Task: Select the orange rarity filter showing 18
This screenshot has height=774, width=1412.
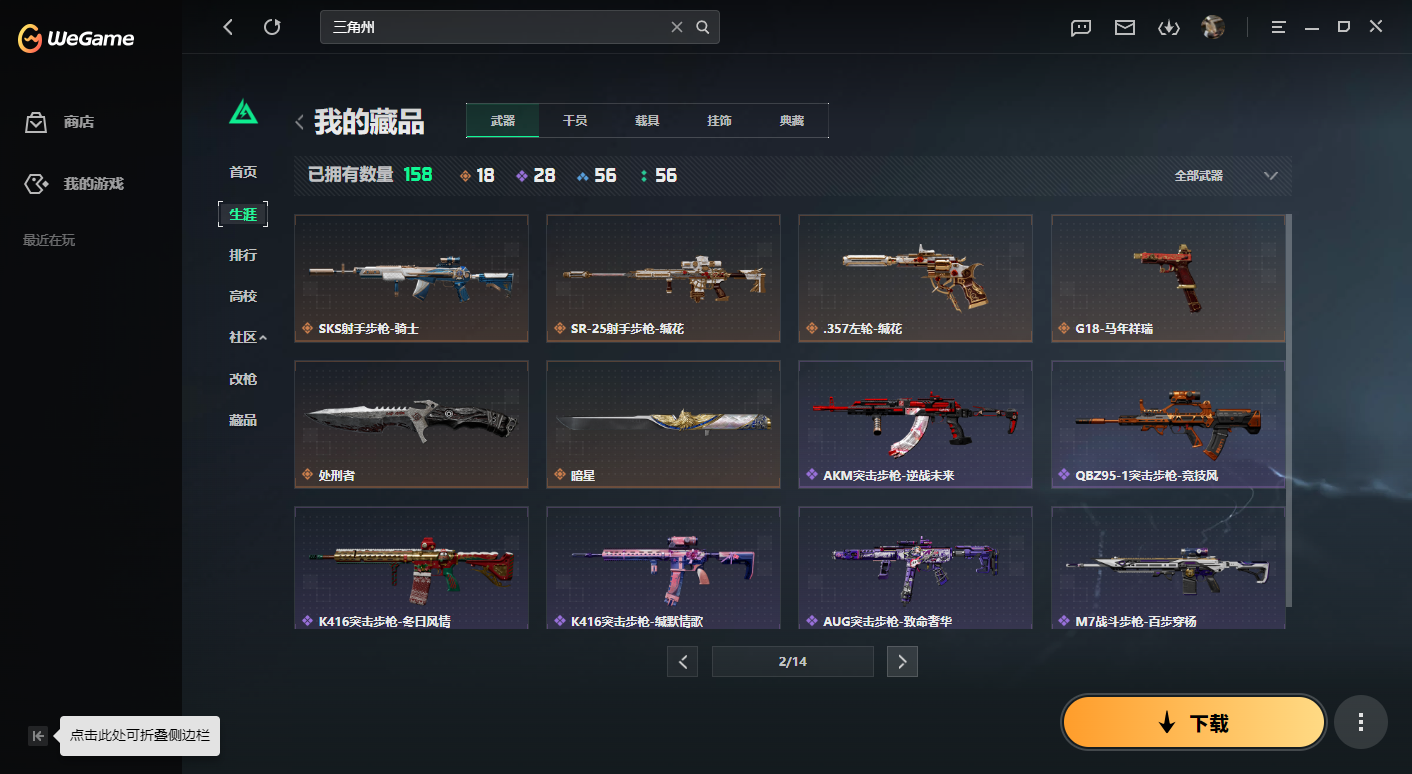Action: 478,175
